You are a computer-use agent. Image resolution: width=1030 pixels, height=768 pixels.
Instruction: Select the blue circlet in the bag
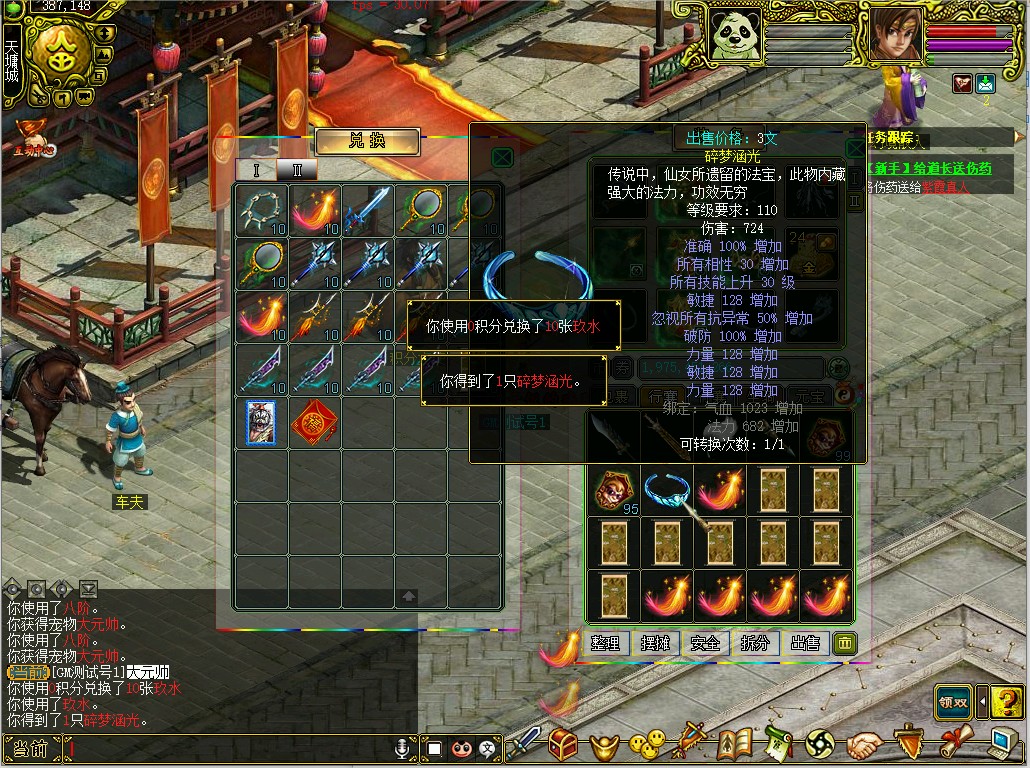point(666,490)
